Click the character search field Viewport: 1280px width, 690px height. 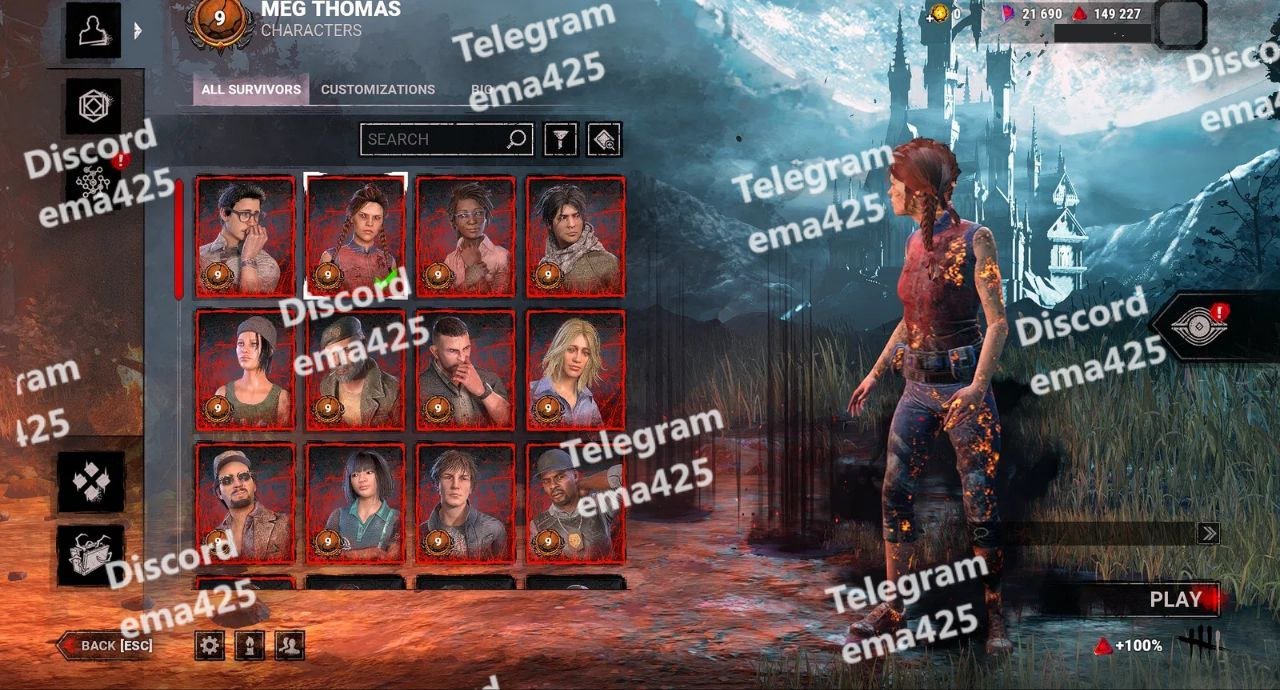click(x=435, y=139)
